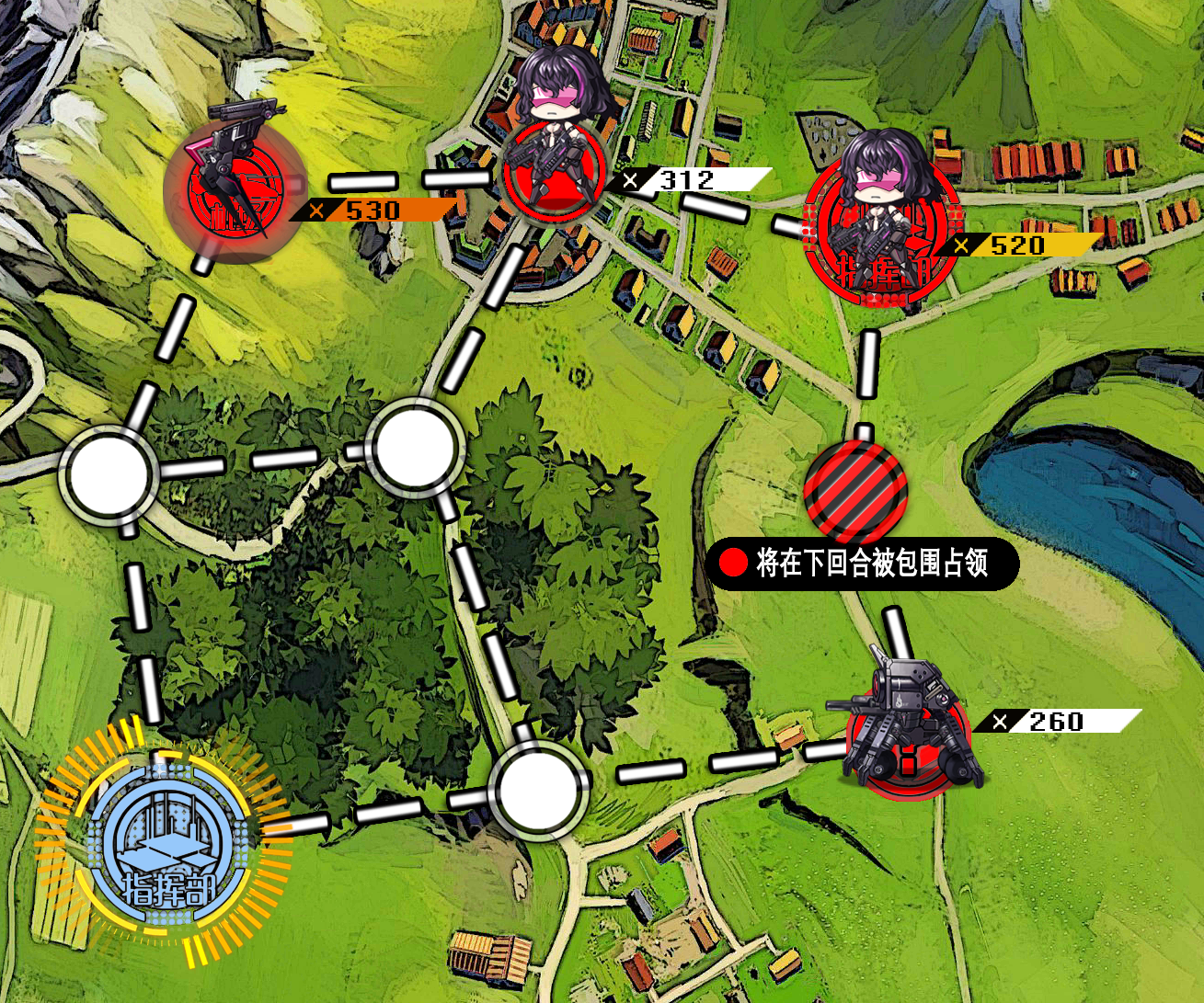
Task: Select the white node linked to the 530-power enemy
Action: point(108,475)
